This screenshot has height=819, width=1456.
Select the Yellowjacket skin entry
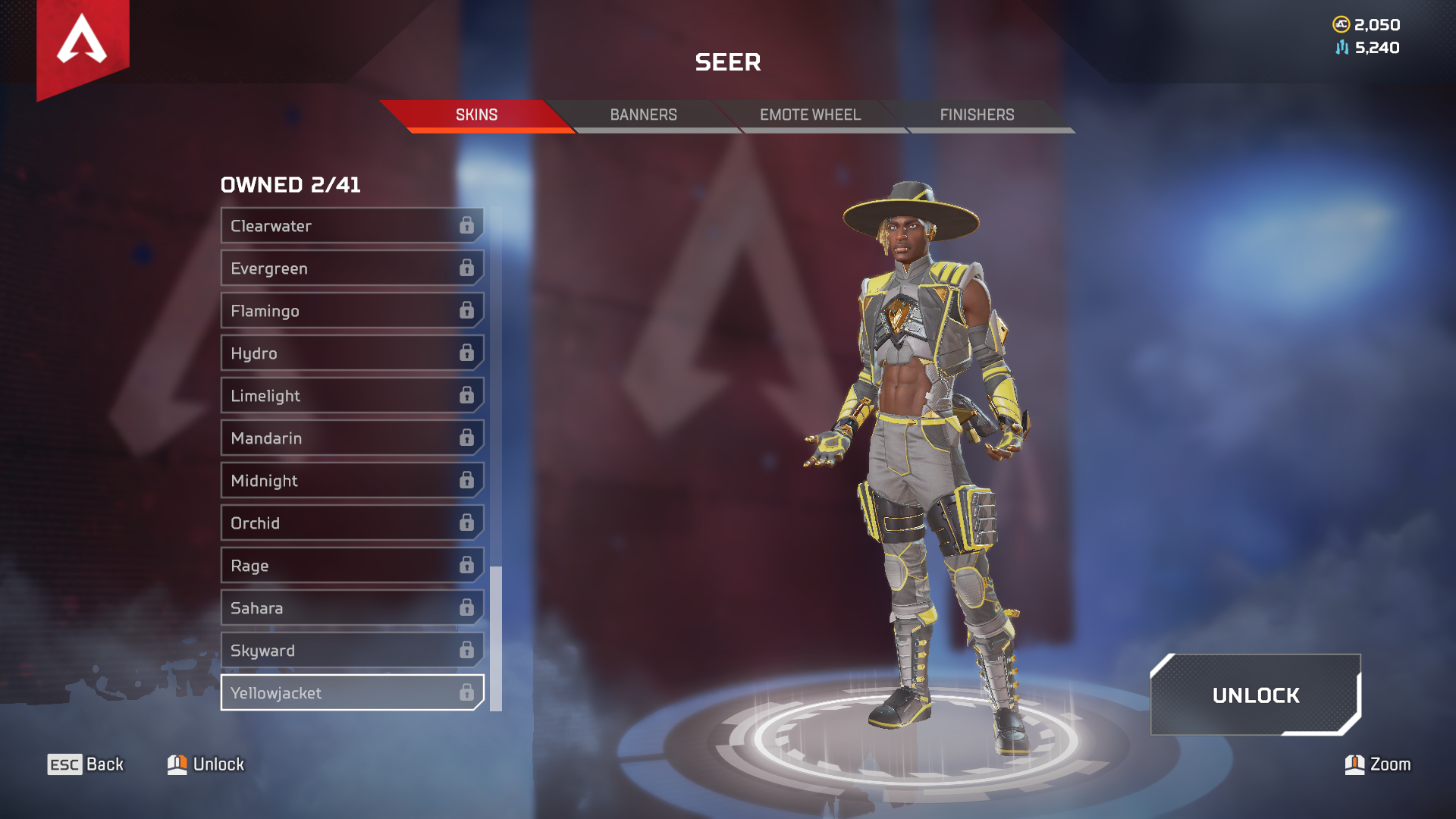pyautogui.click(x=341, y=692)
